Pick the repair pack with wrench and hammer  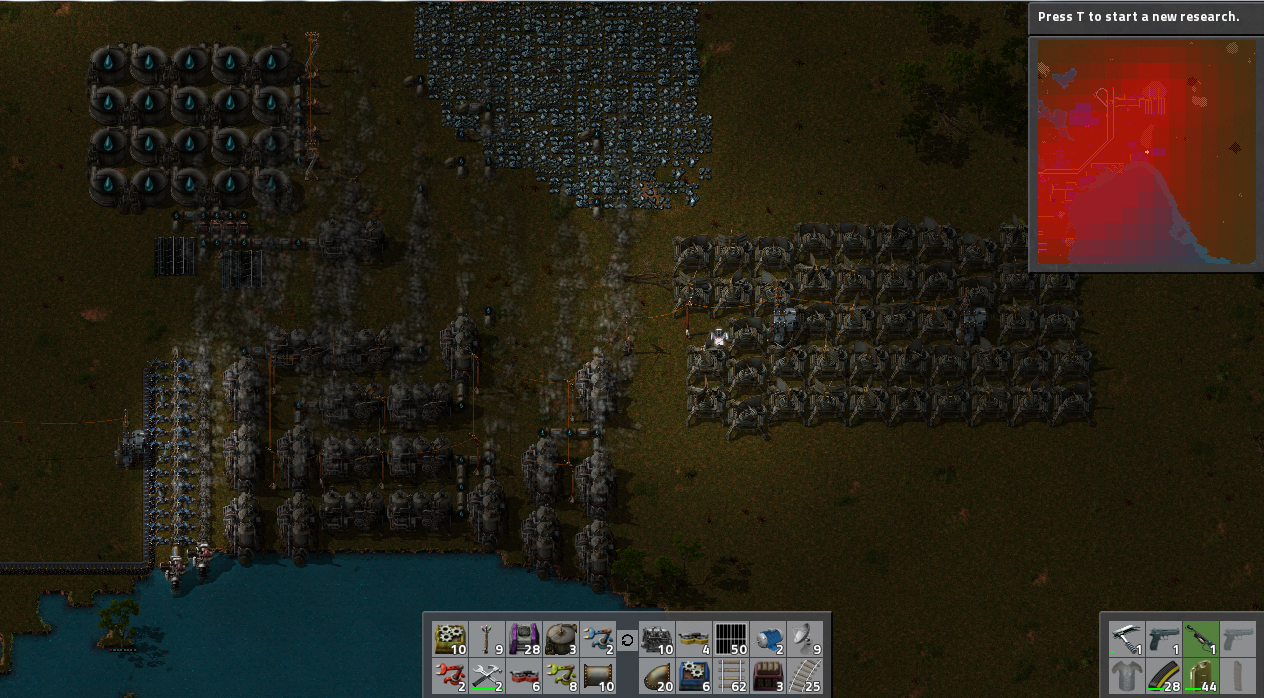coord(487,676)
